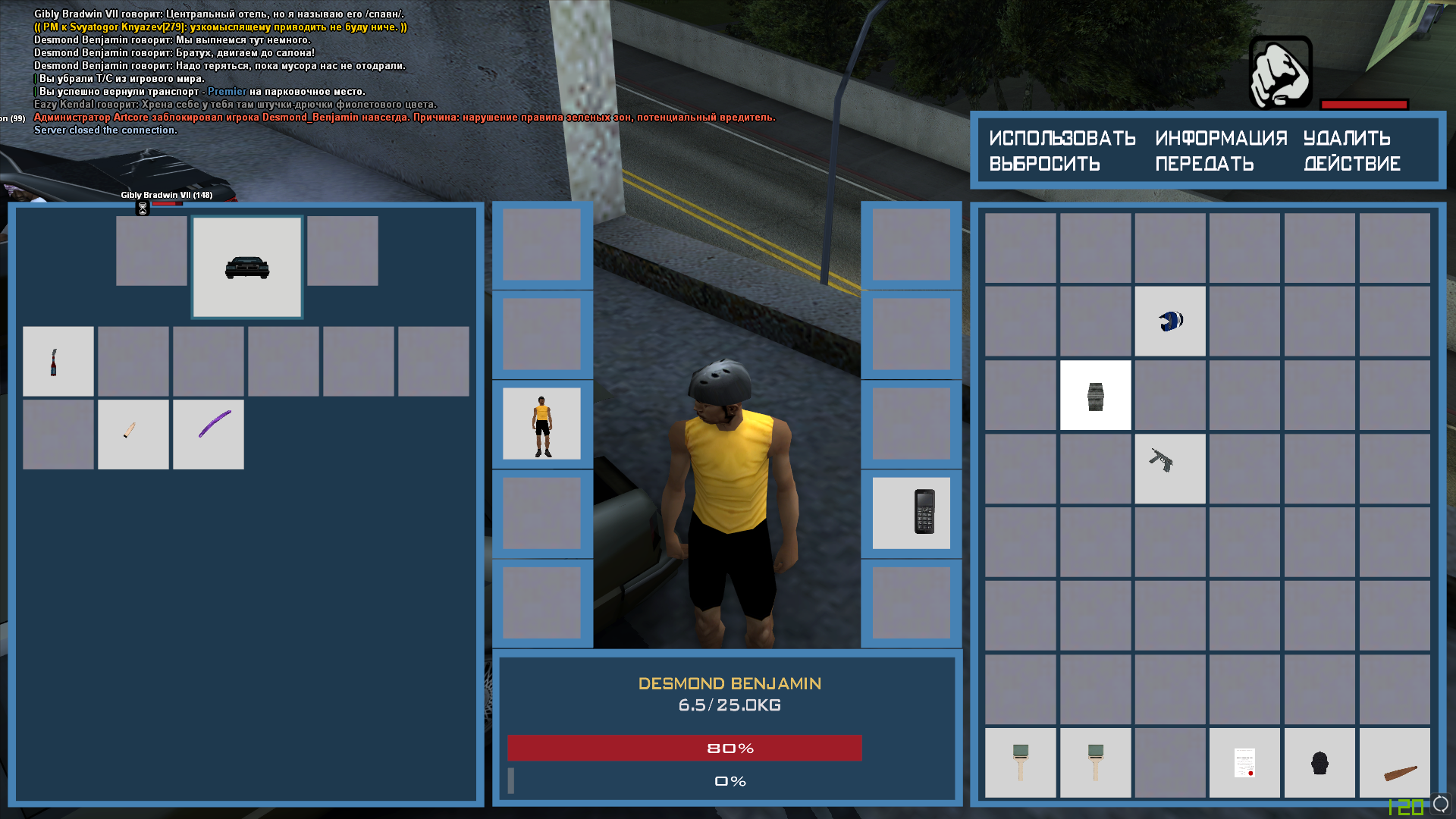Open ИНФОРМАЦИЯ for the item
The width and height of the screenshot is (1456, 819).
(x=1221, y=138)
